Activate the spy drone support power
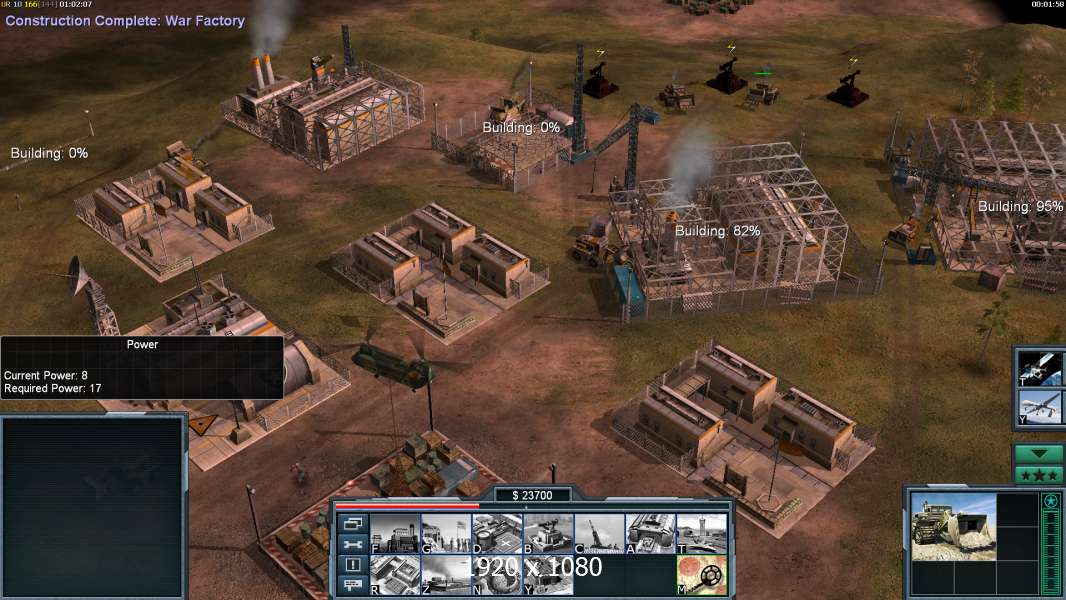 (x=1040, y=407)
